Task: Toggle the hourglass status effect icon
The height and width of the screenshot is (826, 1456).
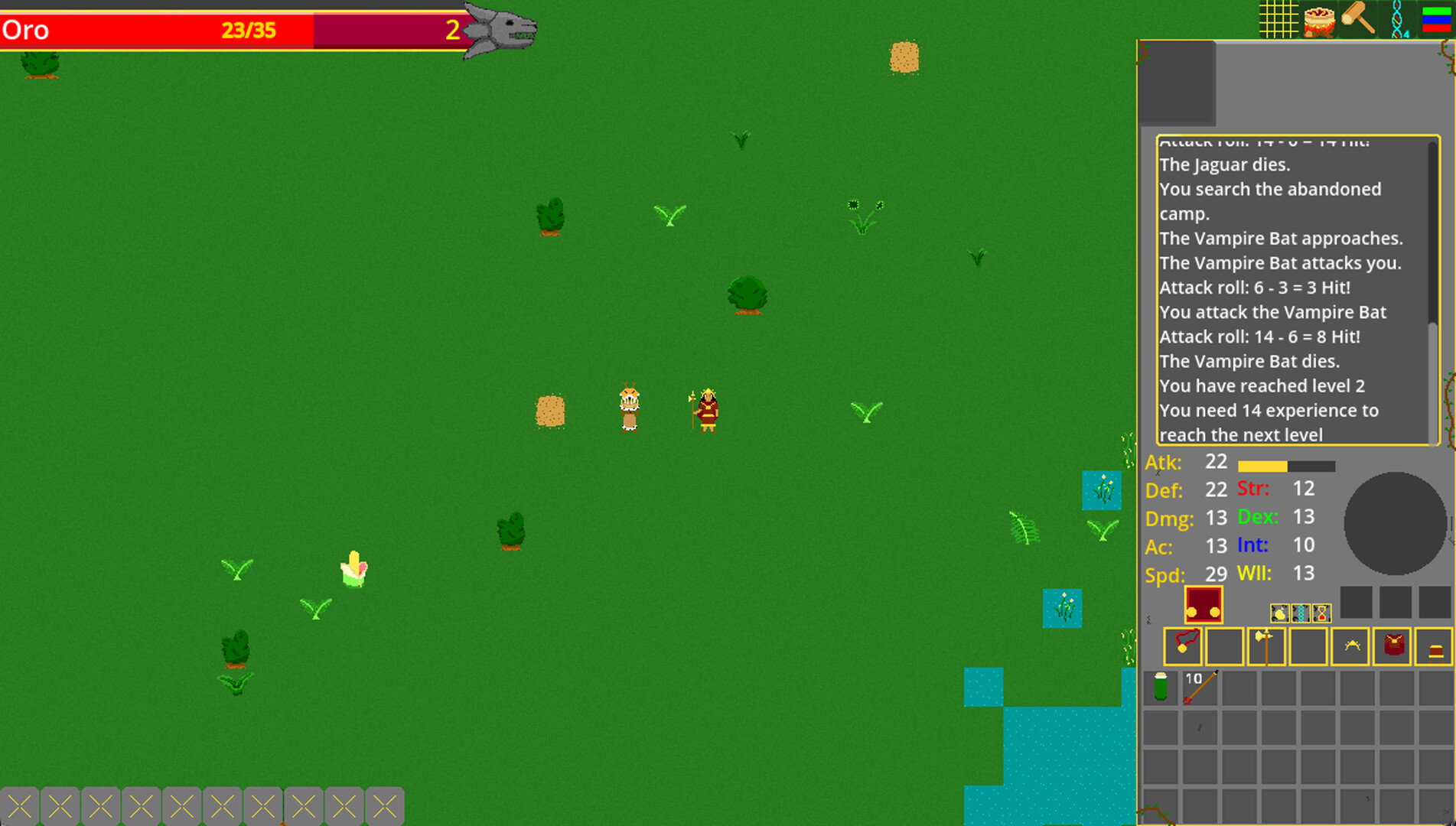Action: tap(1322, 613)
